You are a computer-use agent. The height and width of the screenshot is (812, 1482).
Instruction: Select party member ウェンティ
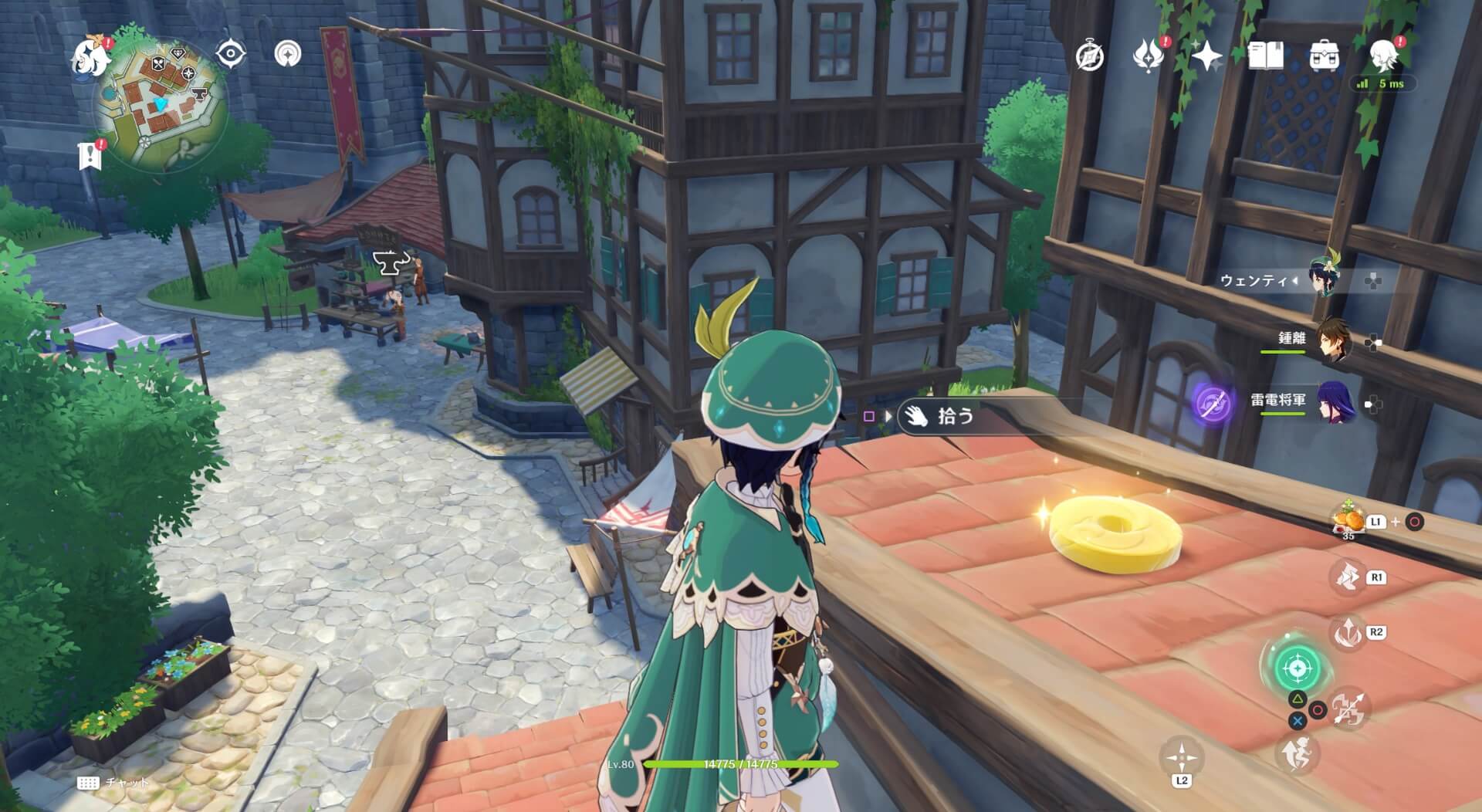coord(1329,280)
